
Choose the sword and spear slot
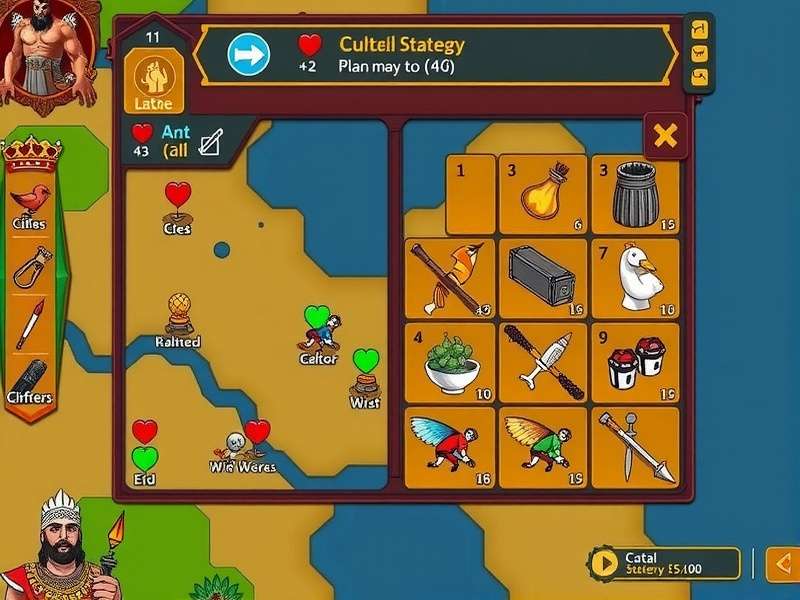point(635,446)
